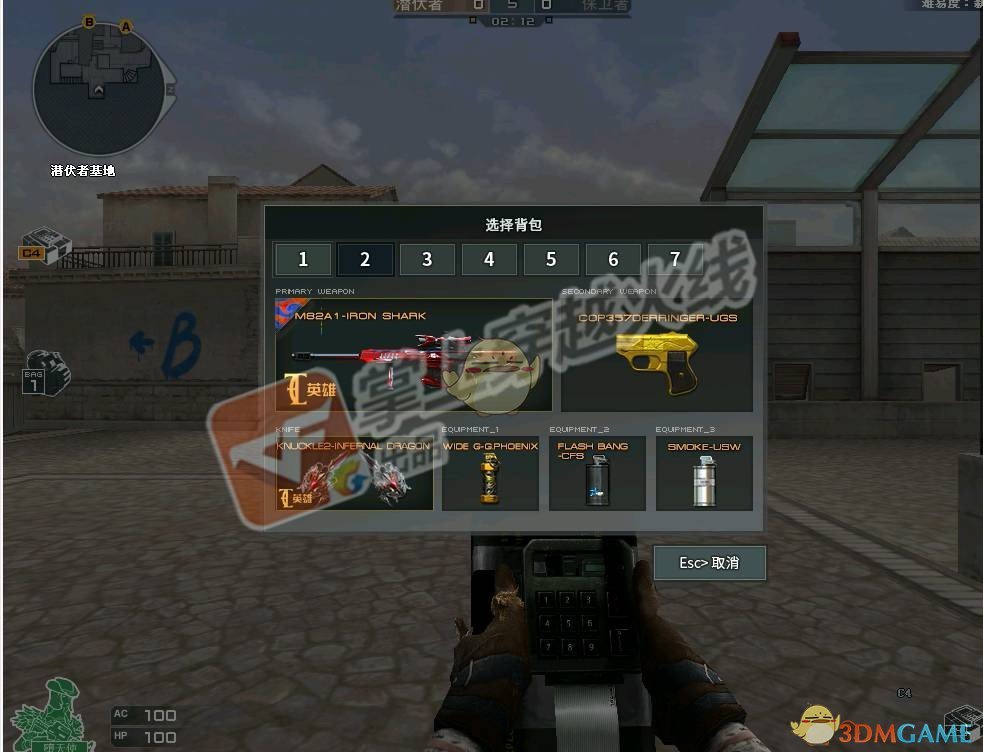983x752 pixels.
Task: Cancel with the Esc 取消 button
Action: click(x=709, y=563)
